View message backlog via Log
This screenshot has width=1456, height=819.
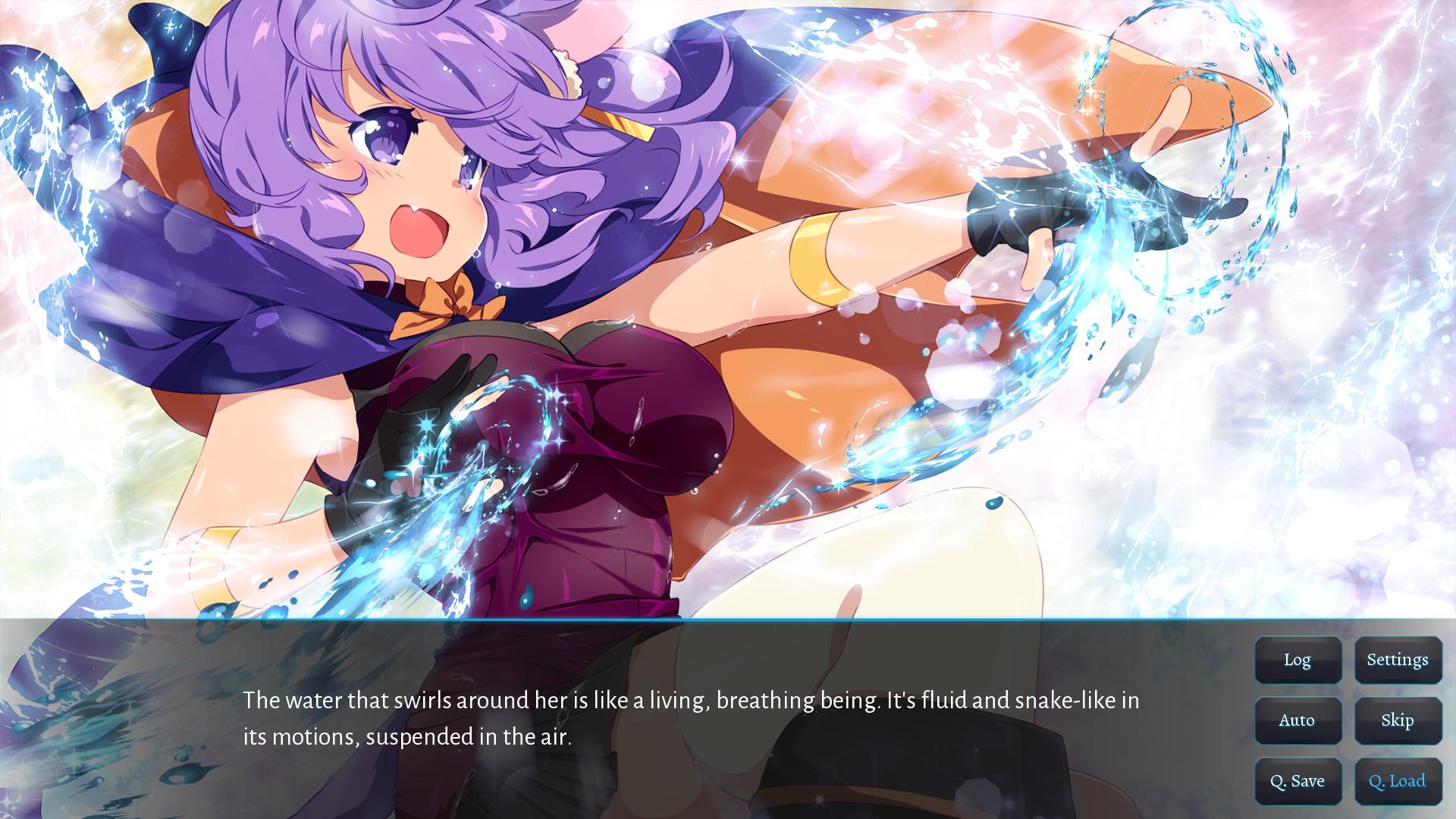[x=1298, y=660]
